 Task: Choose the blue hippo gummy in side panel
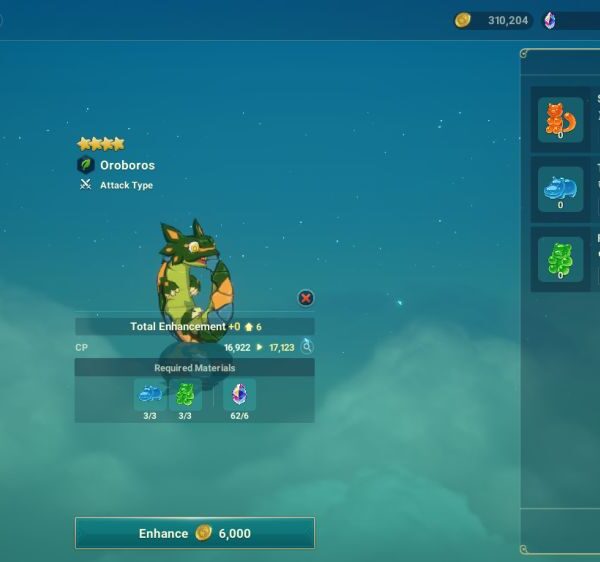560,189
